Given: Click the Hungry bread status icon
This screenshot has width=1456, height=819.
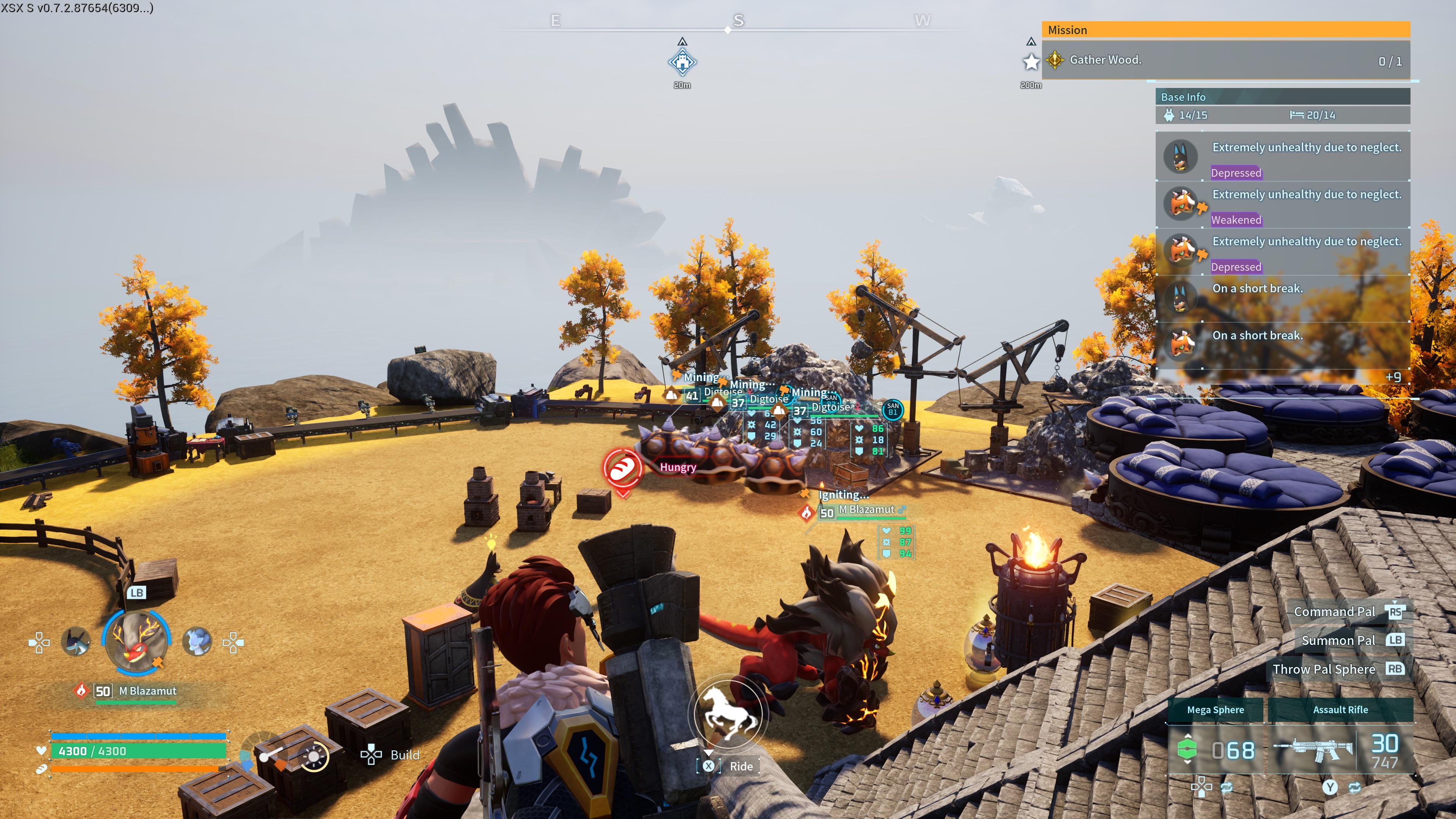Looking at the screenshot, I should [622, 468].
